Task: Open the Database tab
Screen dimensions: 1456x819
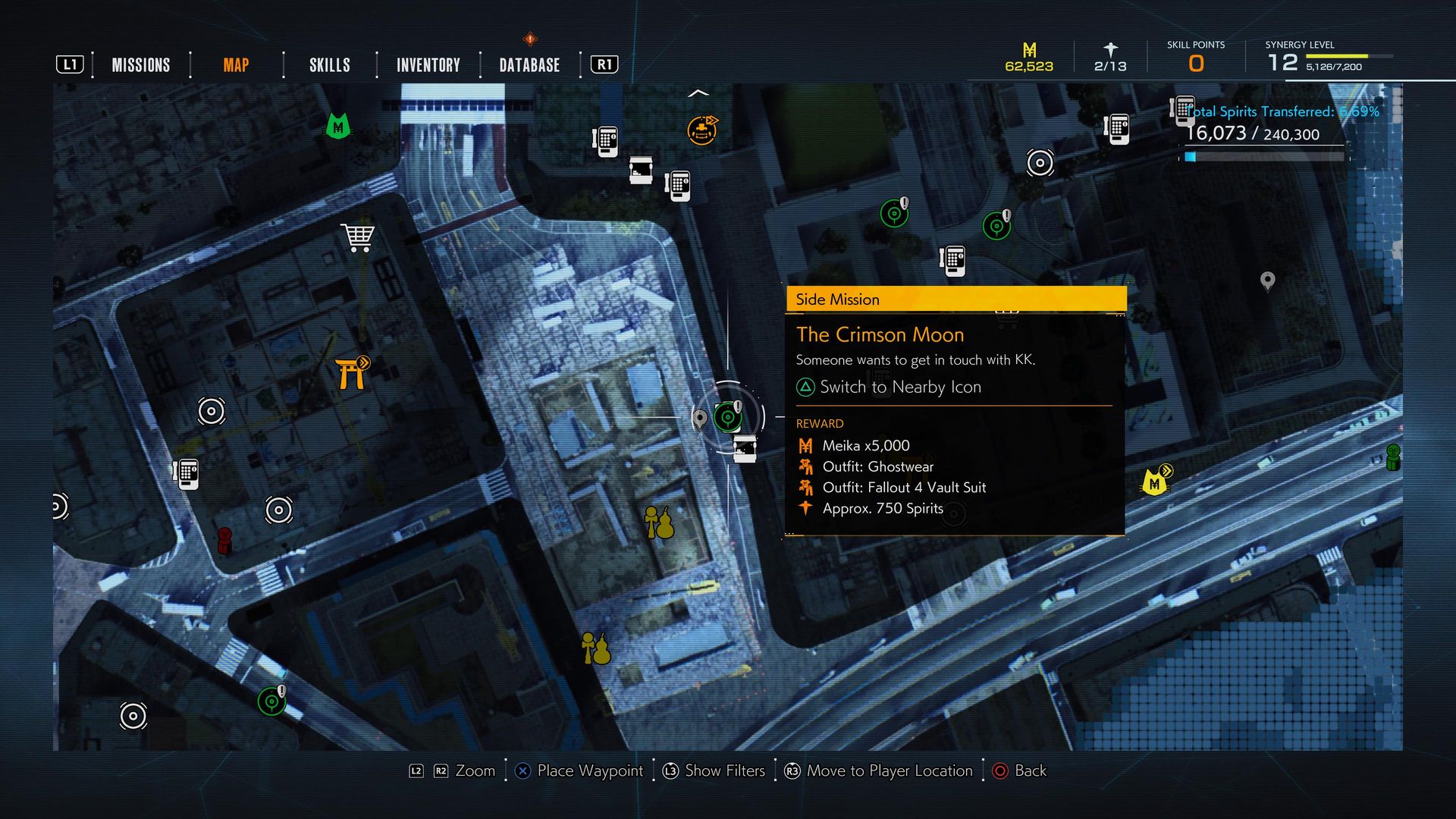Action: (x=529, y=65)
